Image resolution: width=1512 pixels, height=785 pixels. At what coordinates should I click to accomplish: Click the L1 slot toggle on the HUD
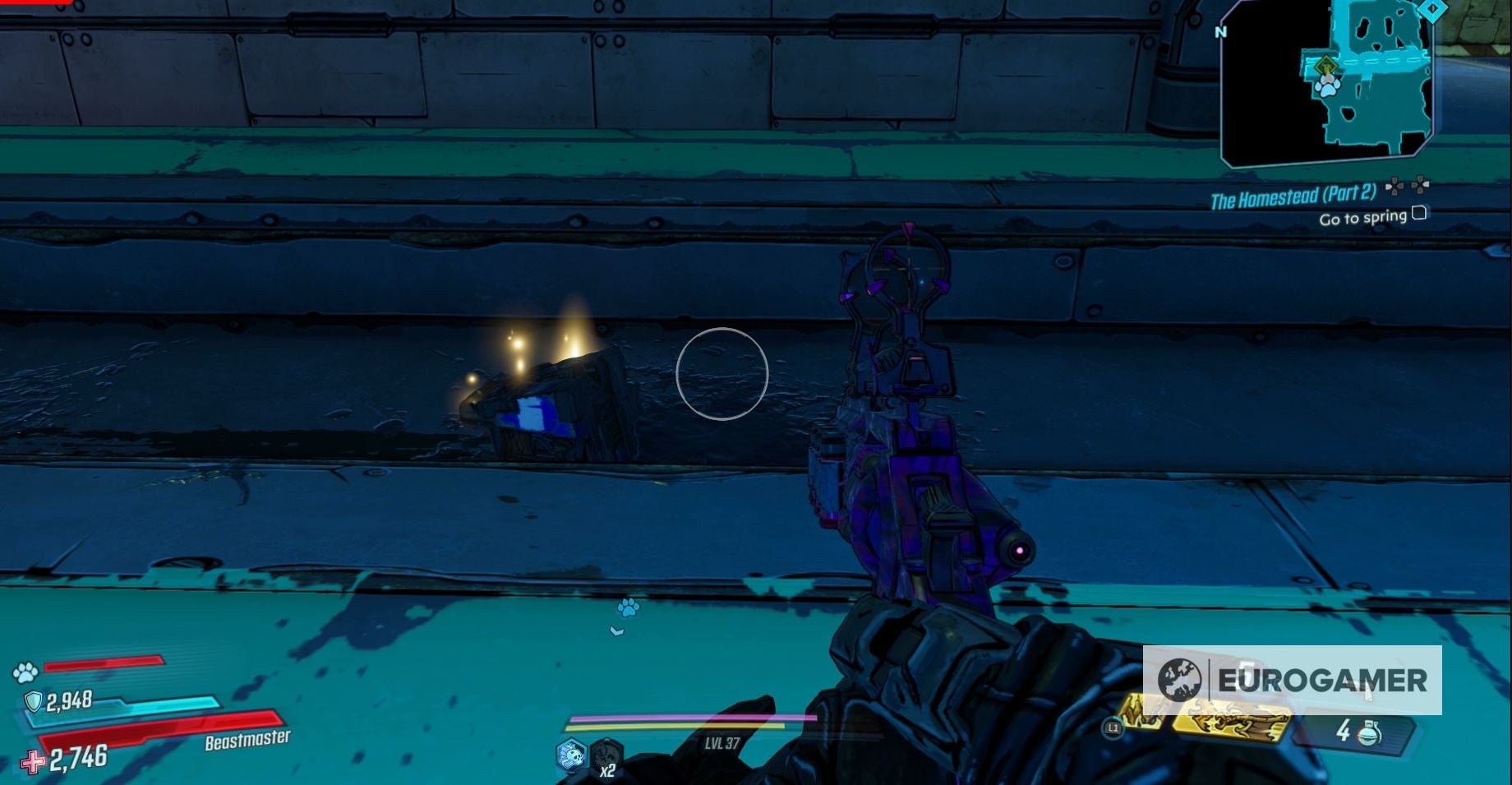point(1113,727)
